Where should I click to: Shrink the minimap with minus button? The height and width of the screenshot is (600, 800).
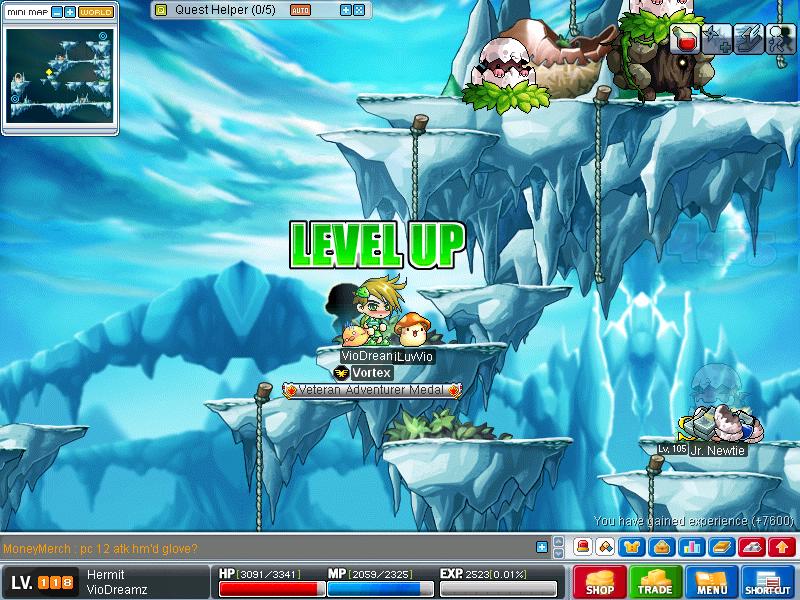click(x=56, y=12)
